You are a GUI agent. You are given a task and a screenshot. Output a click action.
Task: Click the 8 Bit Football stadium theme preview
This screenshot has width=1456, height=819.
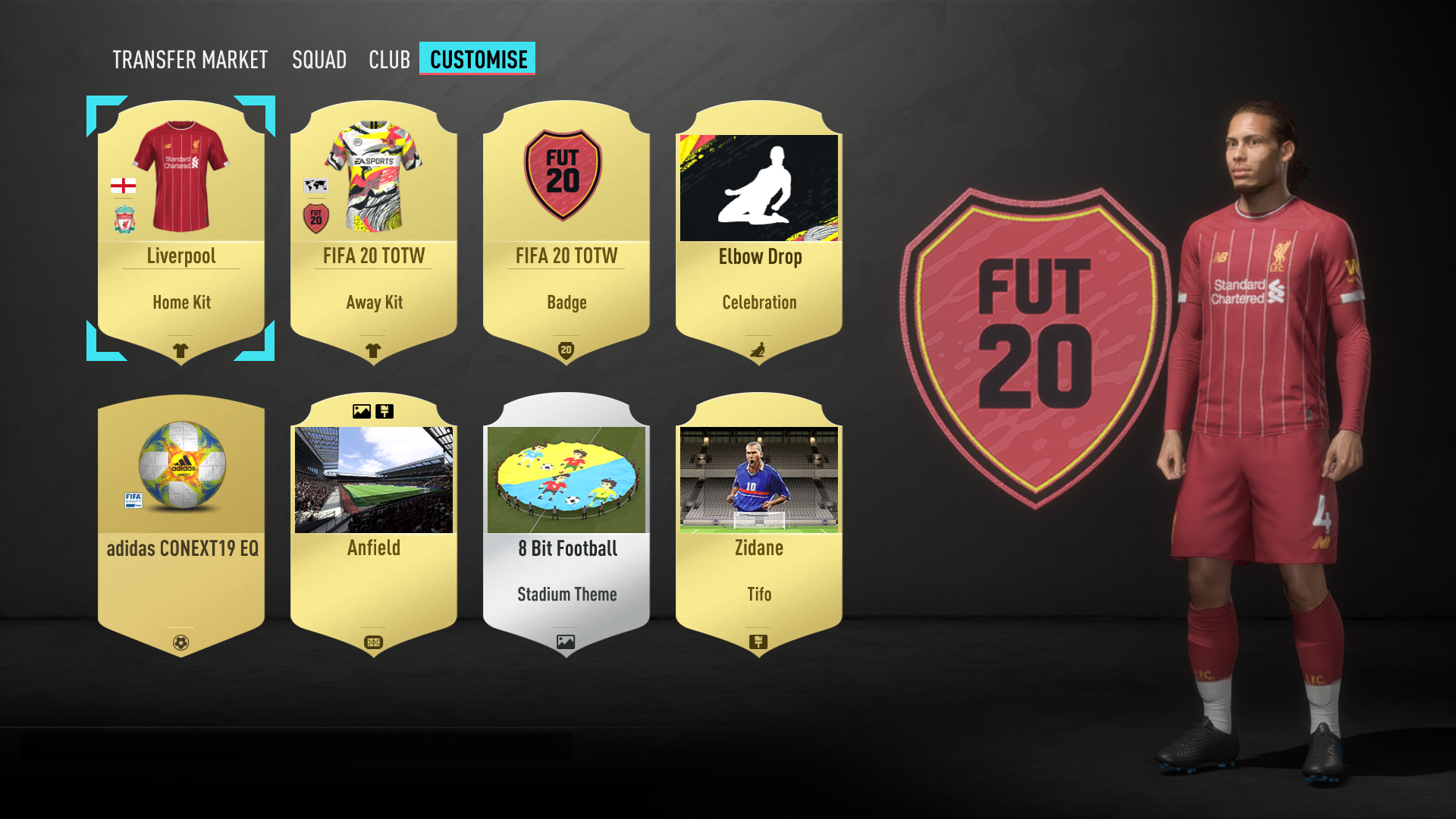coord(566,479)
